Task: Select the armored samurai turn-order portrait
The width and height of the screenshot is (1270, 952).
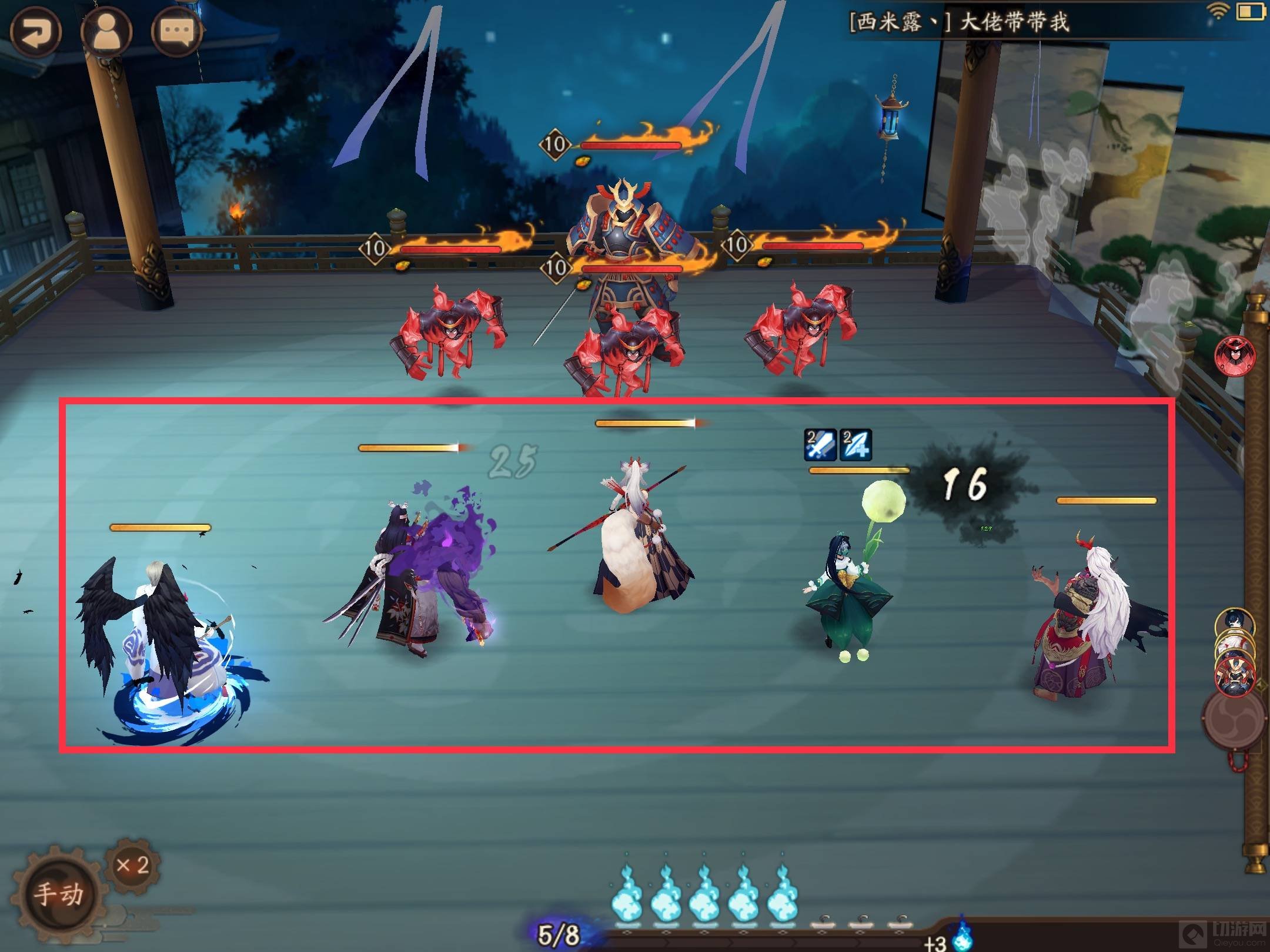Action: tap(1234, 676)
